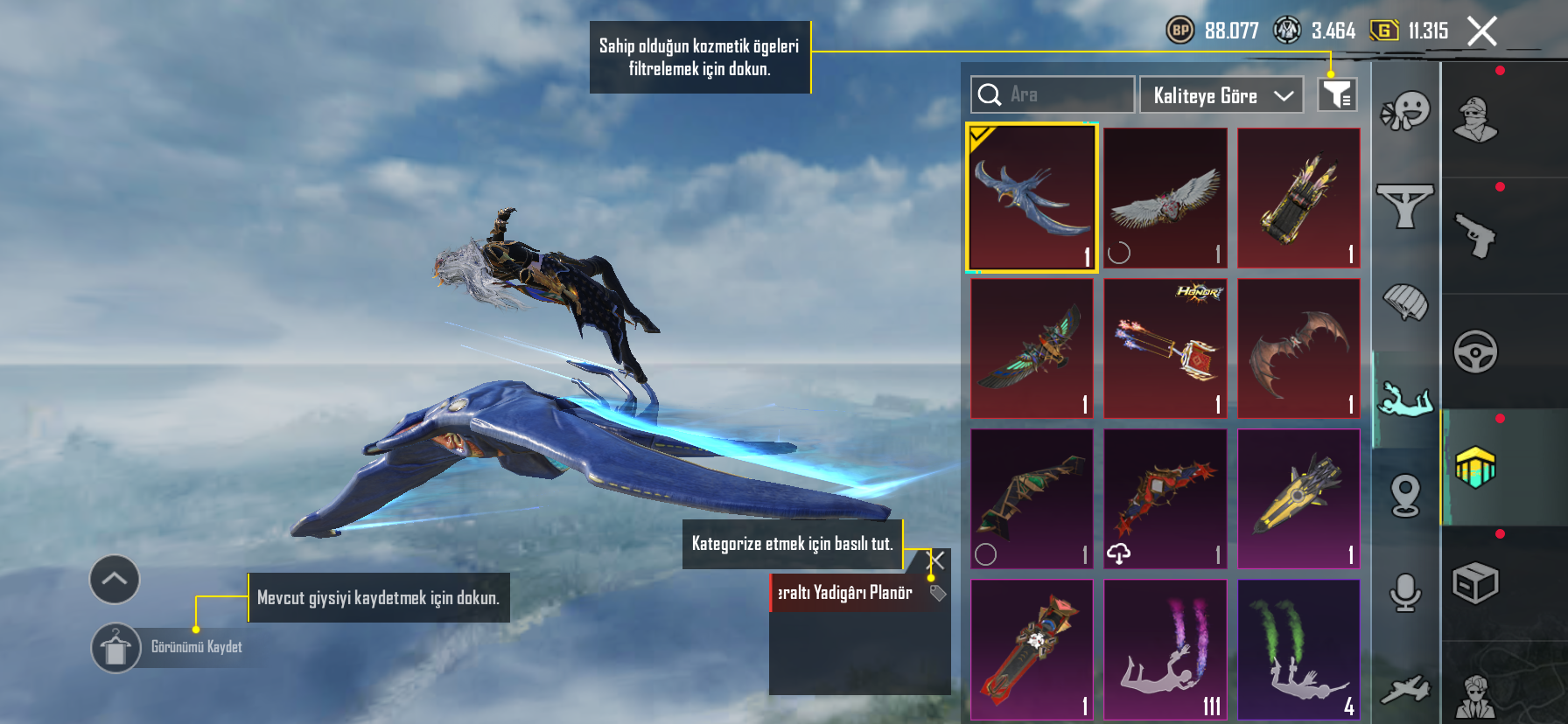The height and width of the screenshot is (724, 1568).
Task: Switch to the parachute category tab
Action: tap(1405, 303)
